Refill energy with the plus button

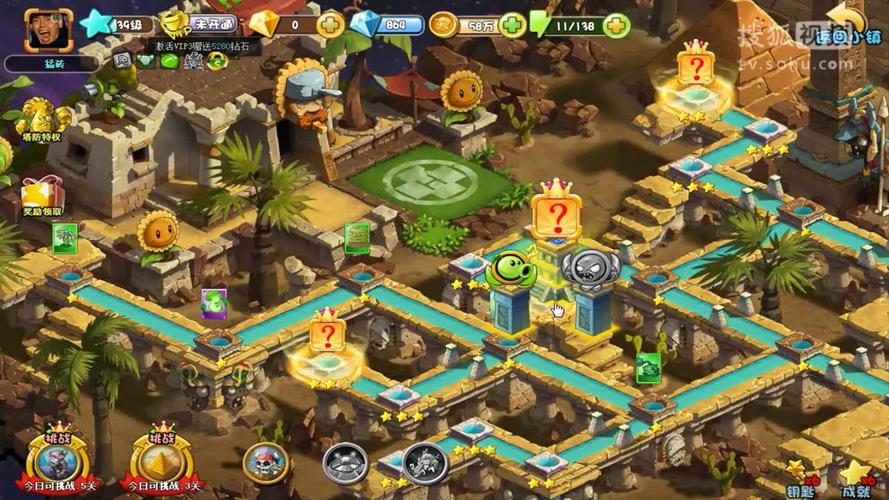point(617,25)
